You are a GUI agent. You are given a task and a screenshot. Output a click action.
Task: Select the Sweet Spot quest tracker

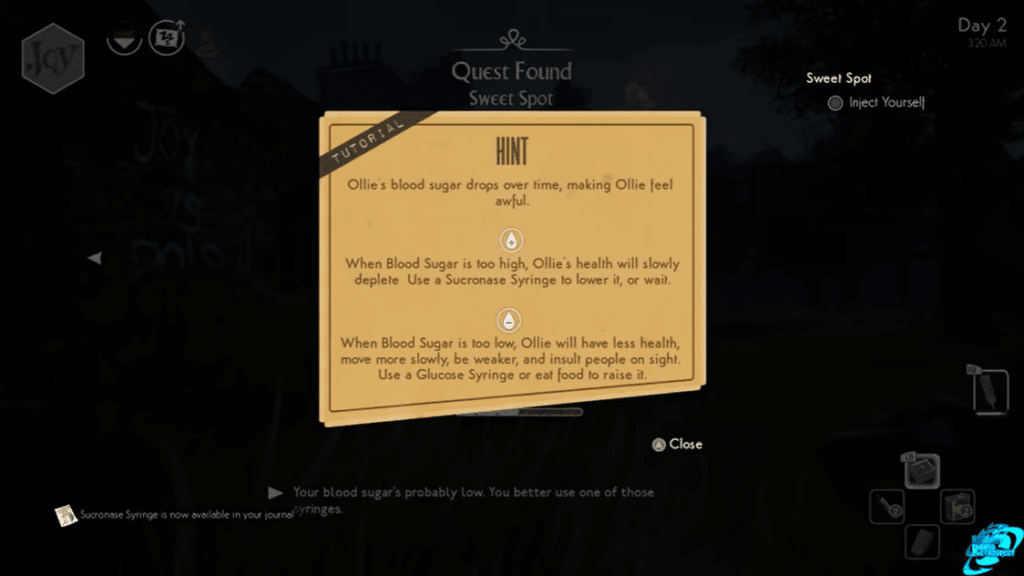pyautogui.click(x=838, y=78)
